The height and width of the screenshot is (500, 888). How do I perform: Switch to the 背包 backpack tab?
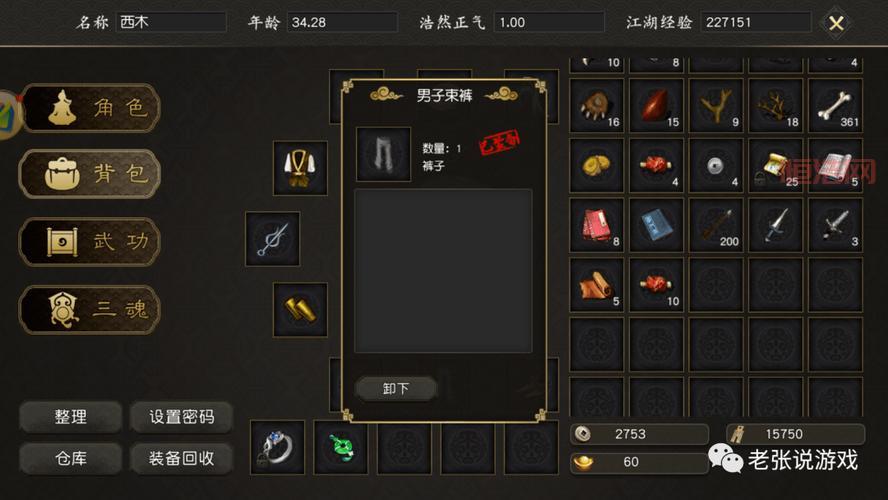tap(90, 175)
